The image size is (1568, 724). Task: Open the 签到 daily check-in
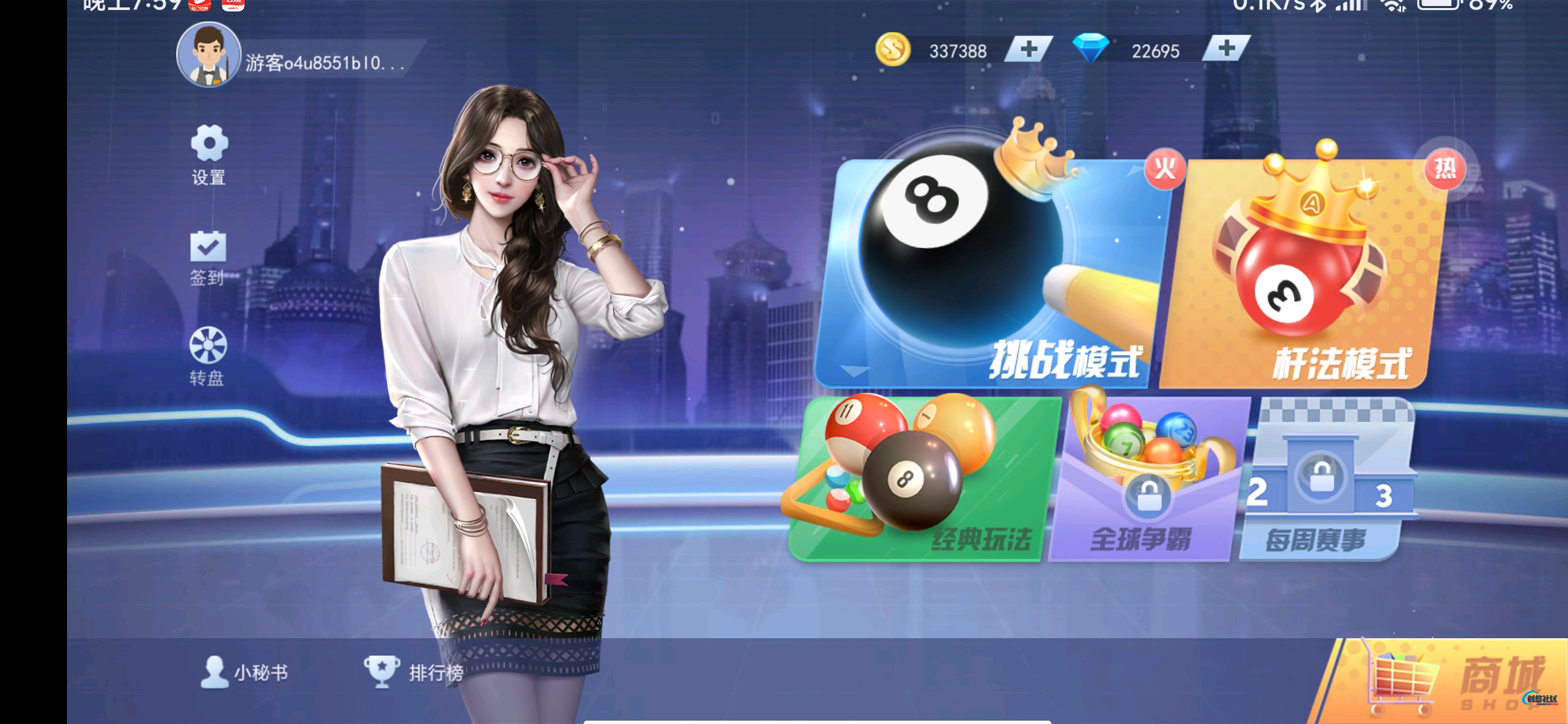tap(208, 257)
